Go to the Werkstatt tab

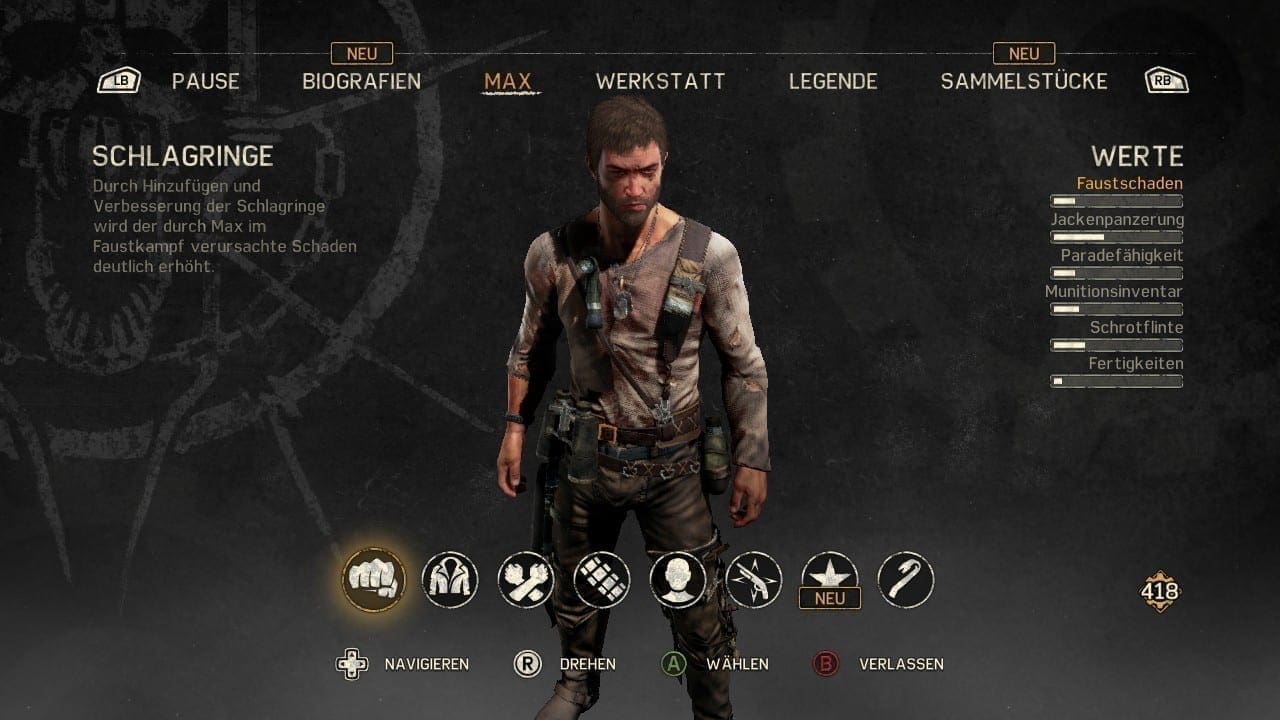(x=660, y=82)
